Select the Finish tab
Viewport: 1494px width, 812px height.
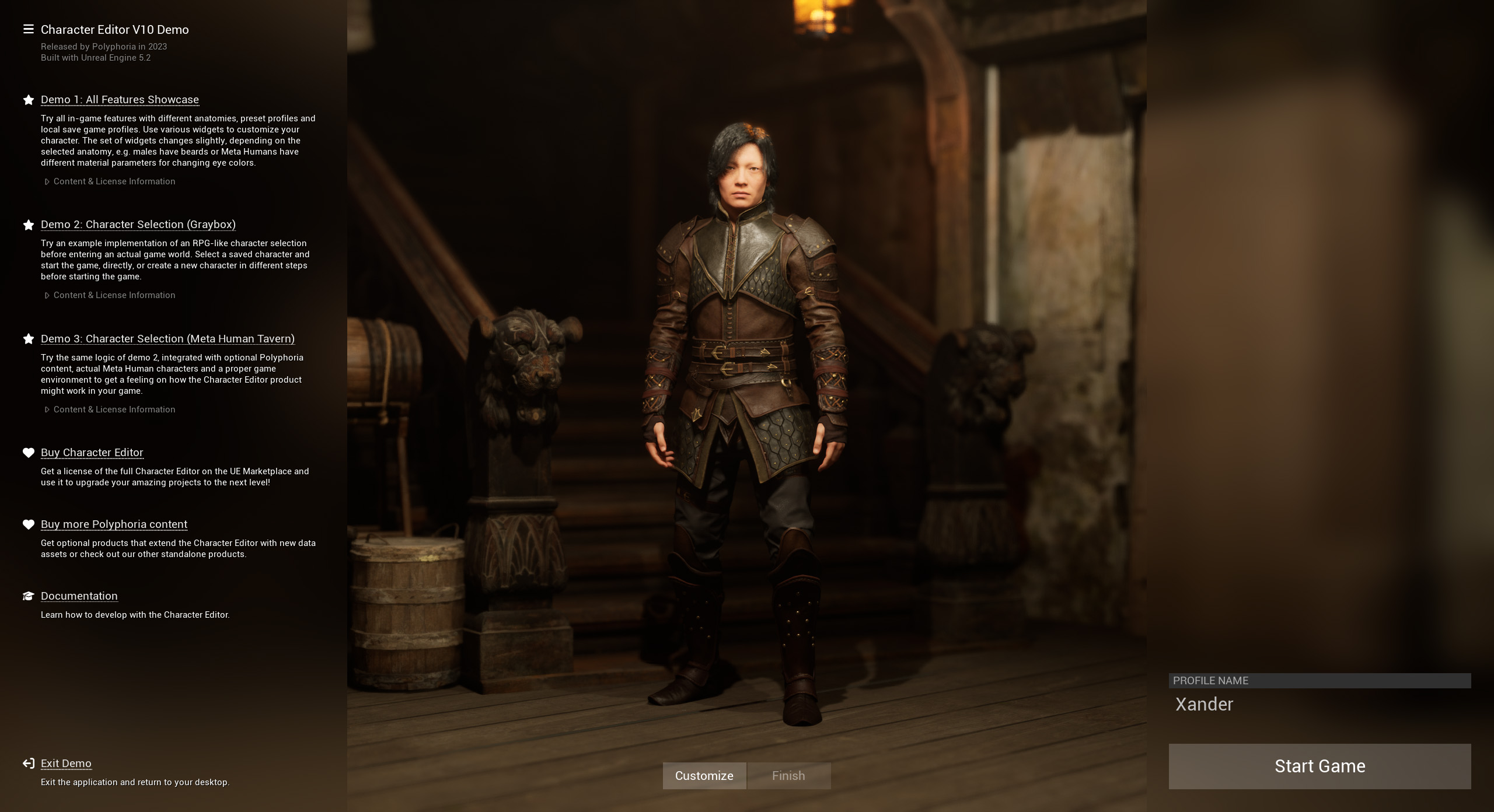pos(788,775)
